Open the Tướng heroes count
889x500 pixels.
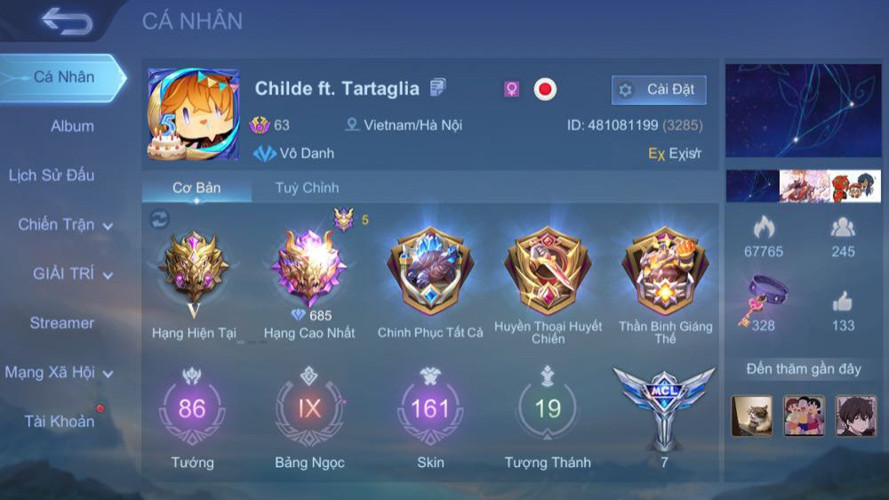click(191, 410)
